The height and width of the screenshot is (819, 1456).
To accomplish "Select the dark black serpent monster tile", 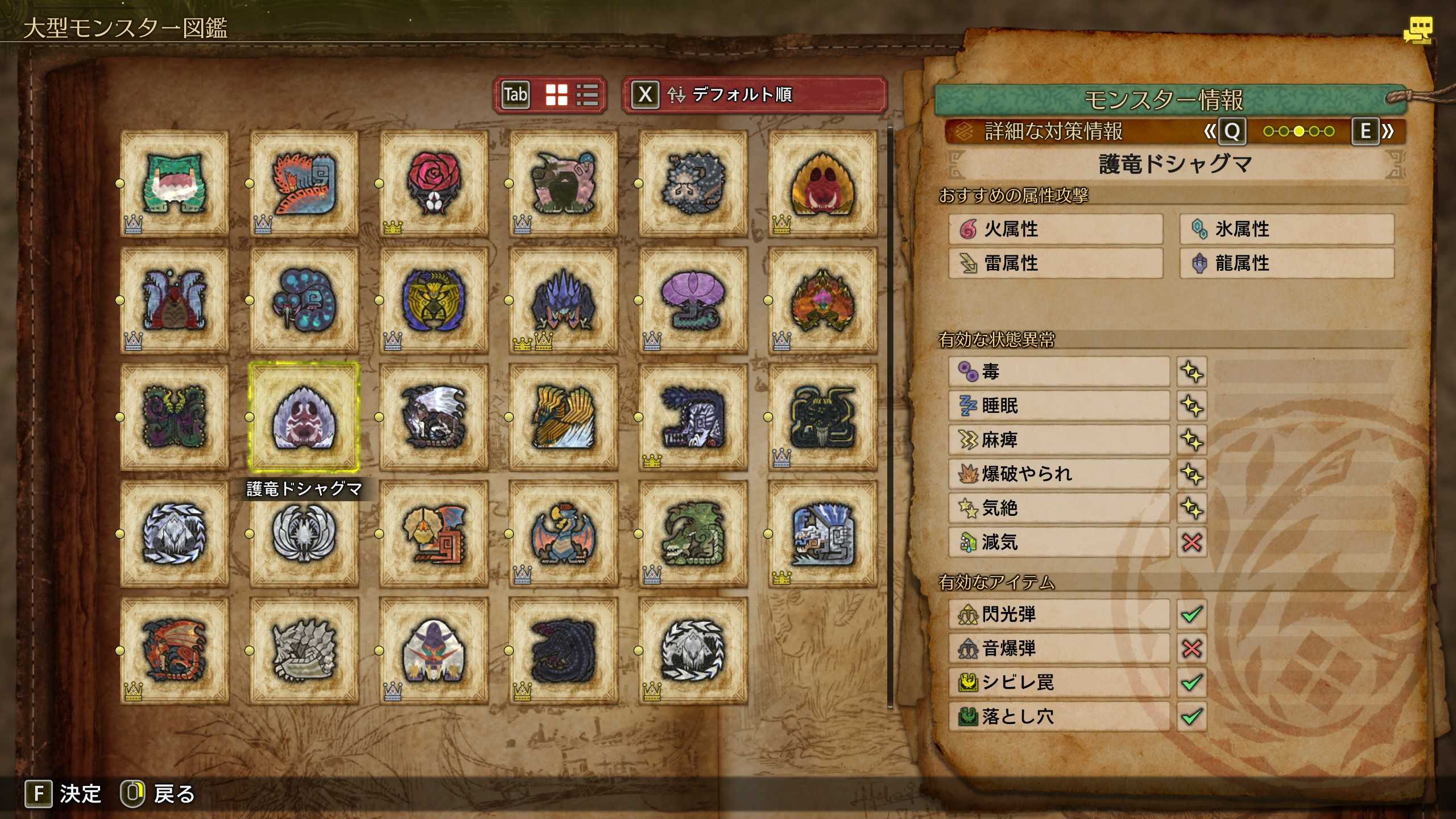I will (563, 651).
